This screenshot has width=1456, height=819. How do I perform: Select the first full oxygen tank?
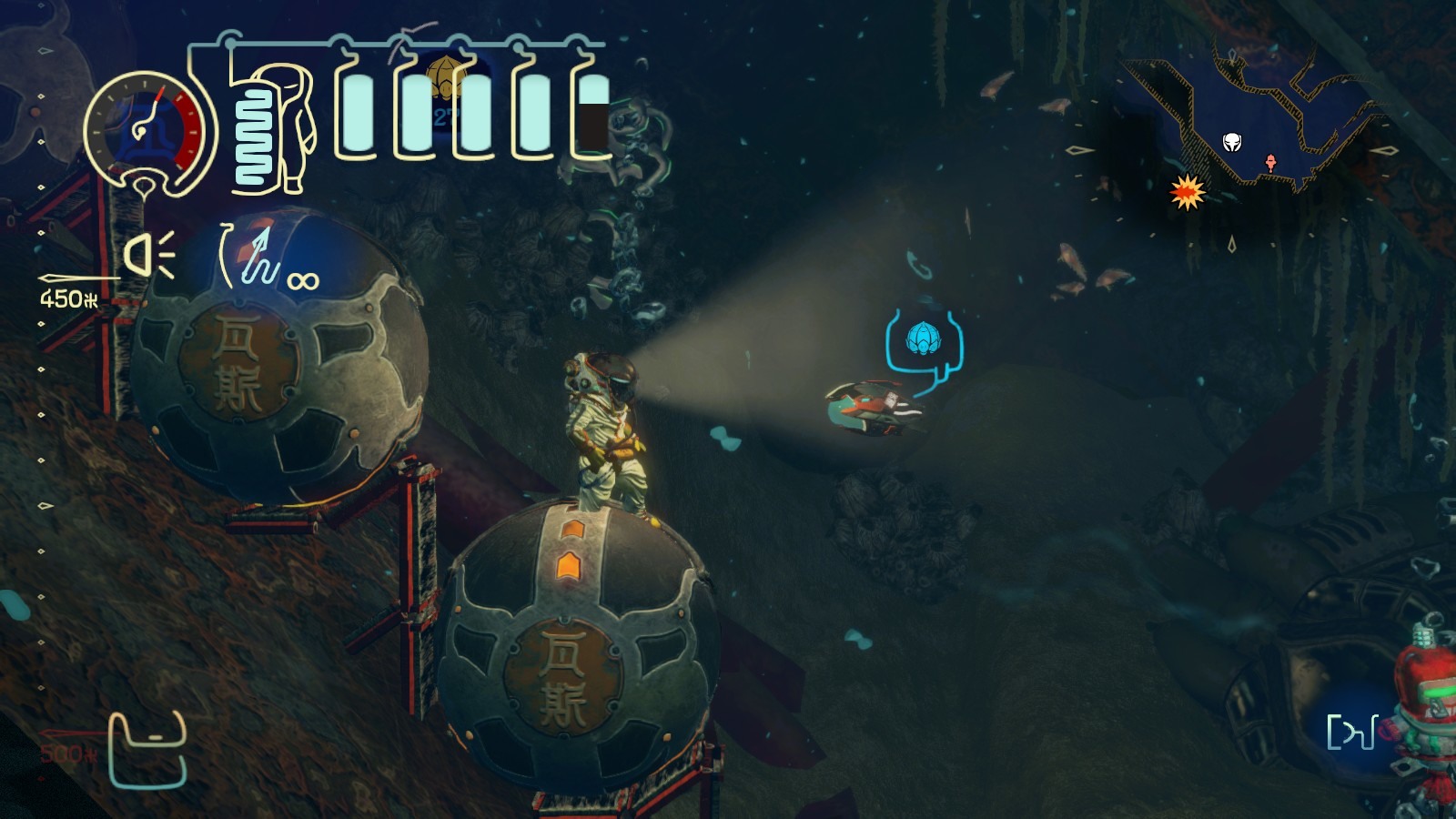(x=358, y=114)
